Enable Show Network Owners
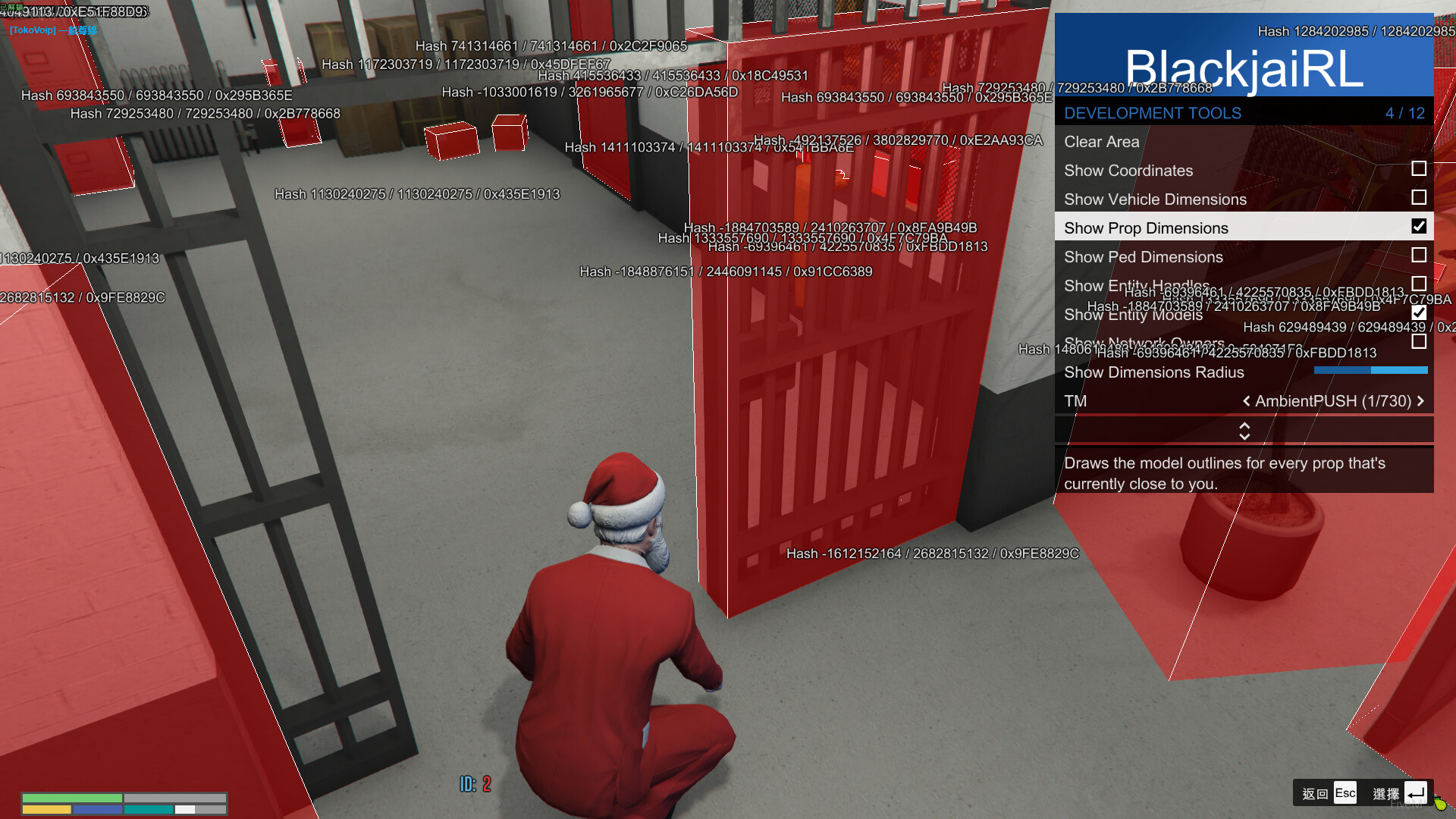Screen dimensions: 1456x819 pos(1417,342)
